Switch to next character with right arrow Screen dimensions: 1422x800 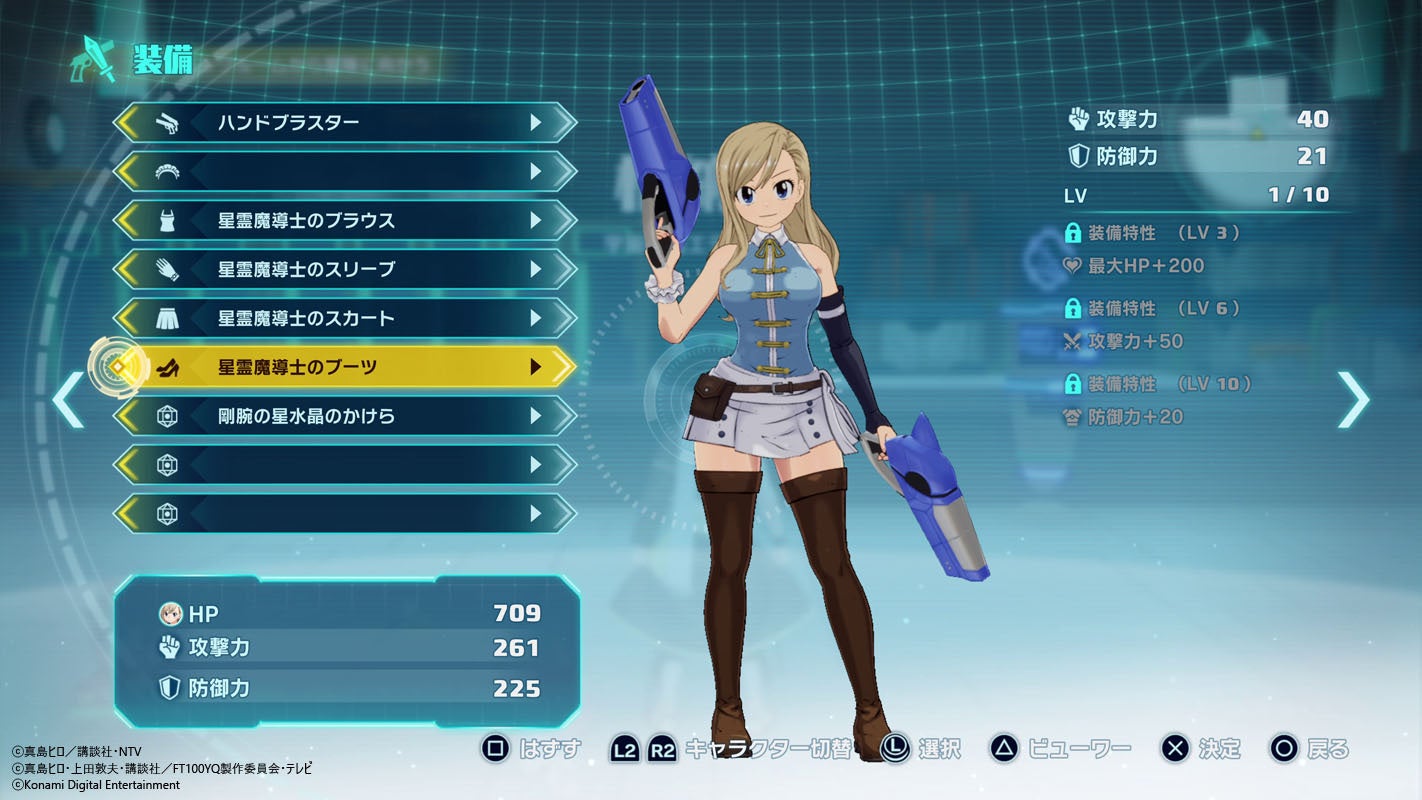pos(1353,400)
